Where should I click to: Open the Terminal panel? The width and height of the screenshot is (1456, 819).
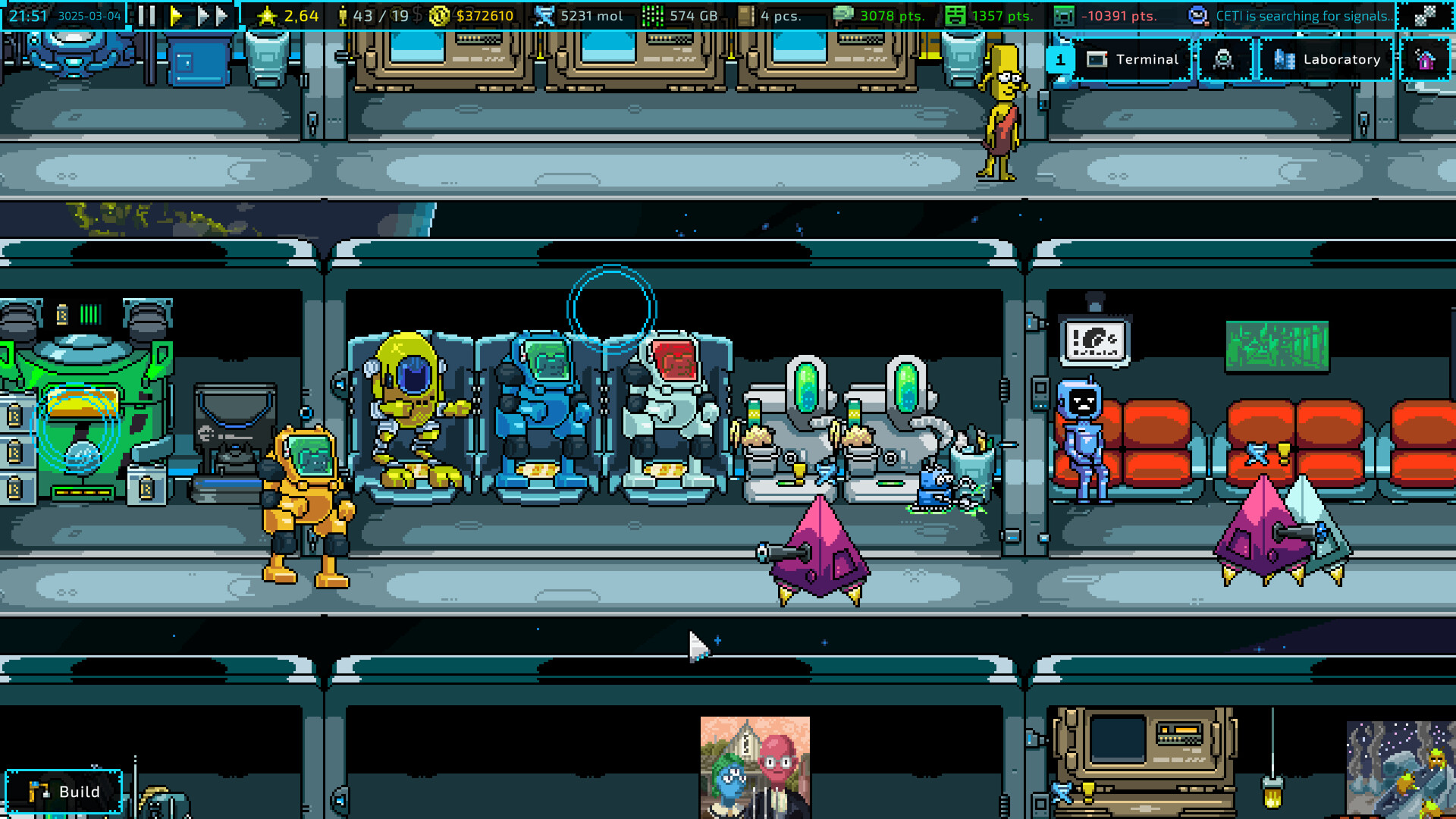click(1134, 59)
